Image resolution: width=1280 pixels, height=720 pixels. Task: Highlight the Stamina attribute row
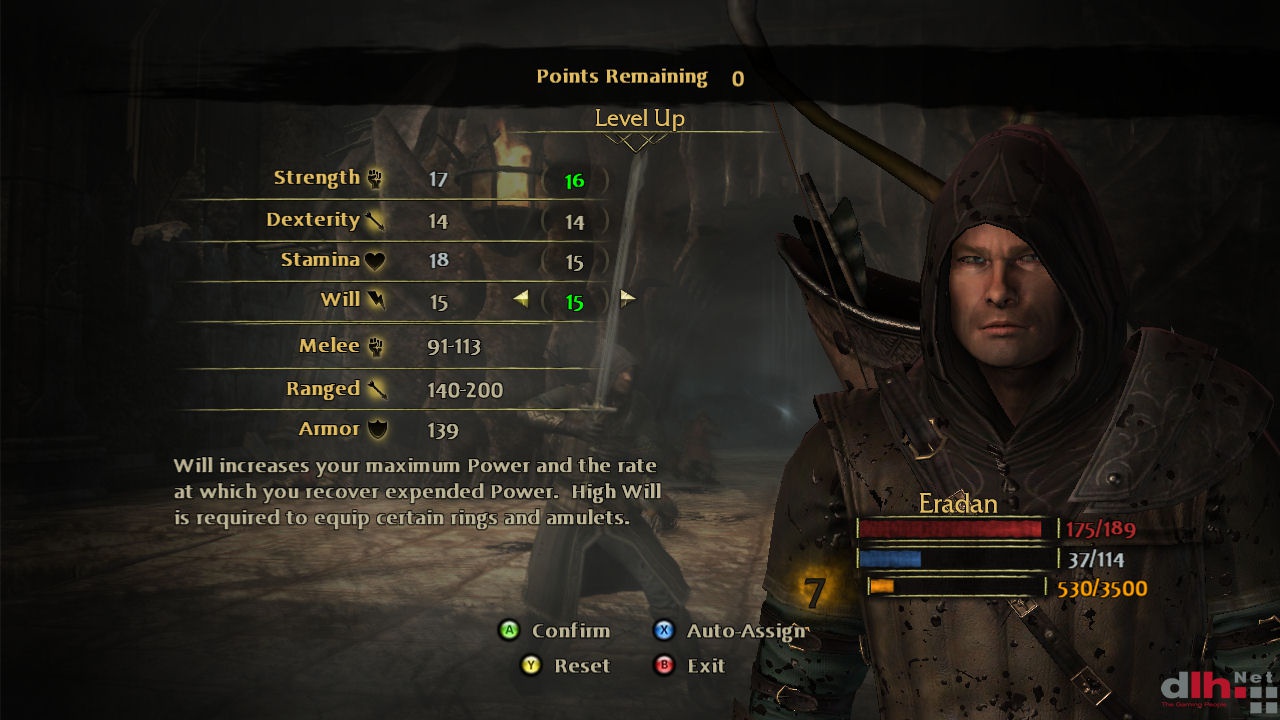(x=320, y=260)
